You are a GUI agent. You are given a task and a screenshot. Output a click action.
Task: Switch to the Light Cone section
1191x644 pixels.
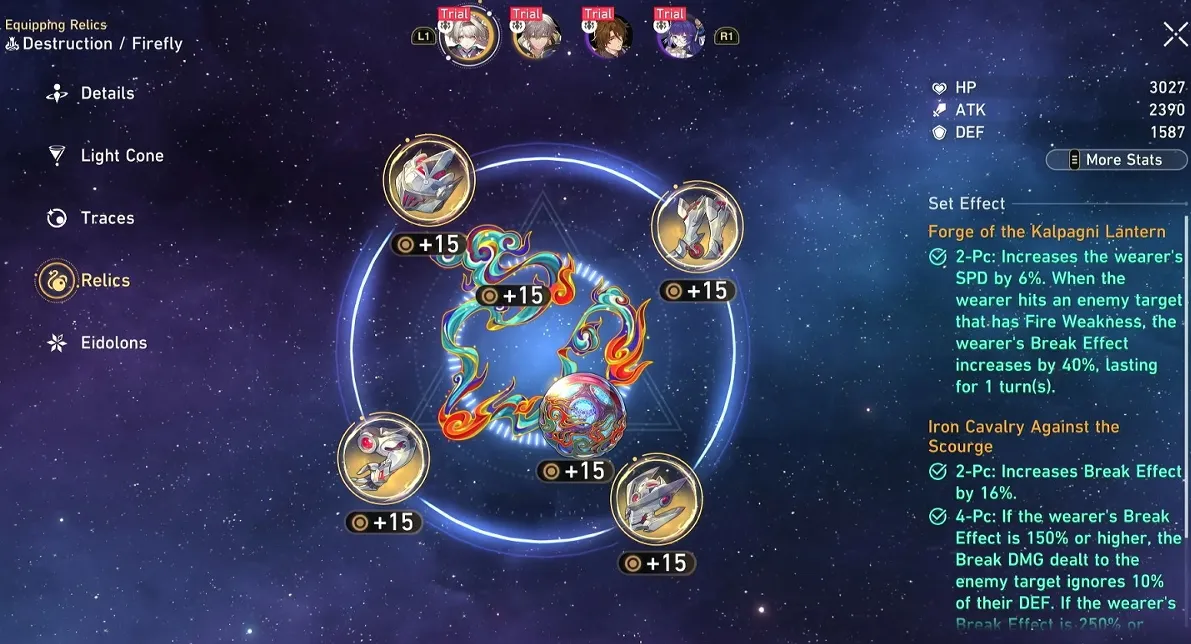(121, 155)
